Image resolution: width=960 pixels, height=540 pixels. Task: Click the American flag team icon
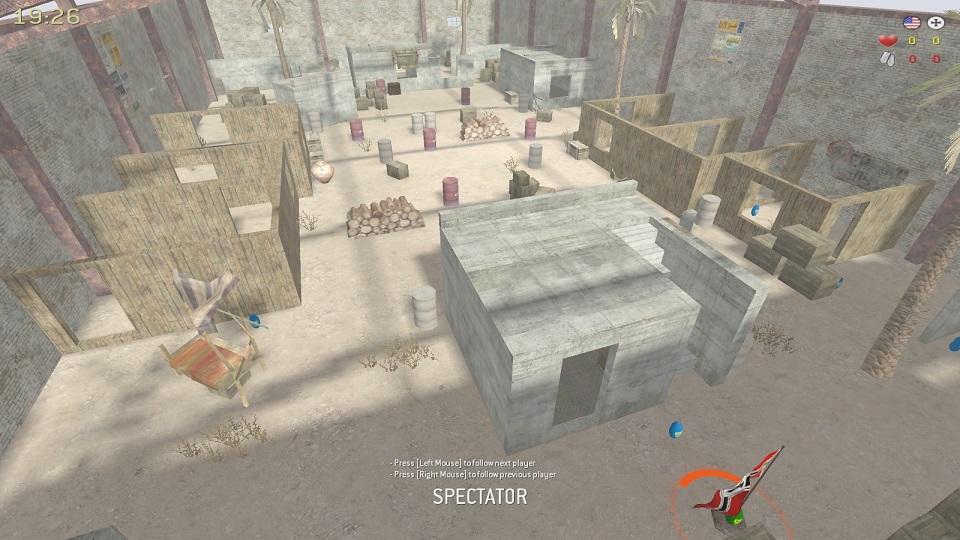click(911, 22)
